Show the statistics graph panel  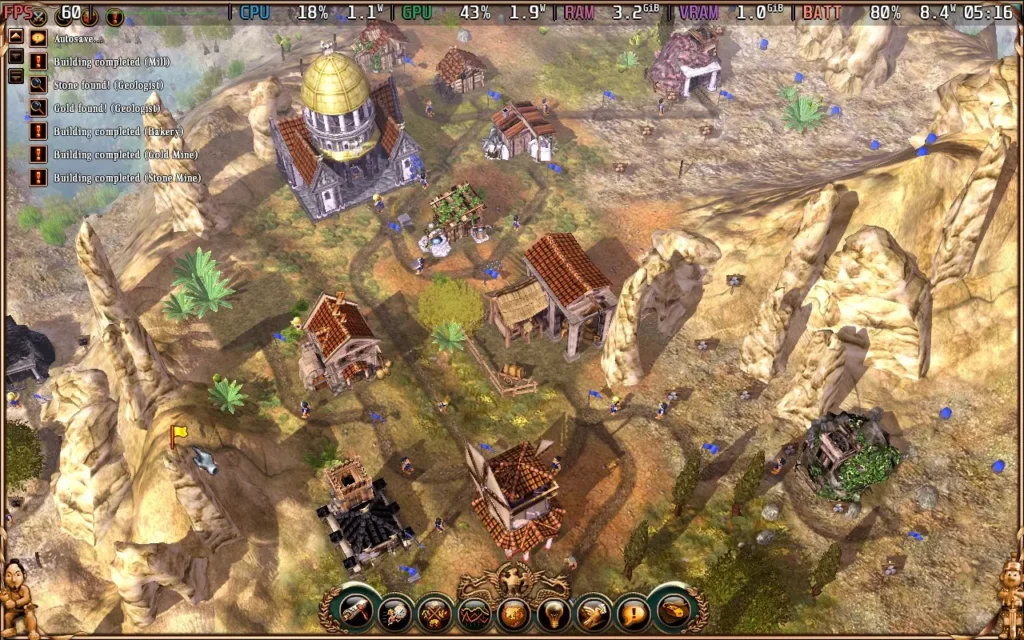click(473, 611)
